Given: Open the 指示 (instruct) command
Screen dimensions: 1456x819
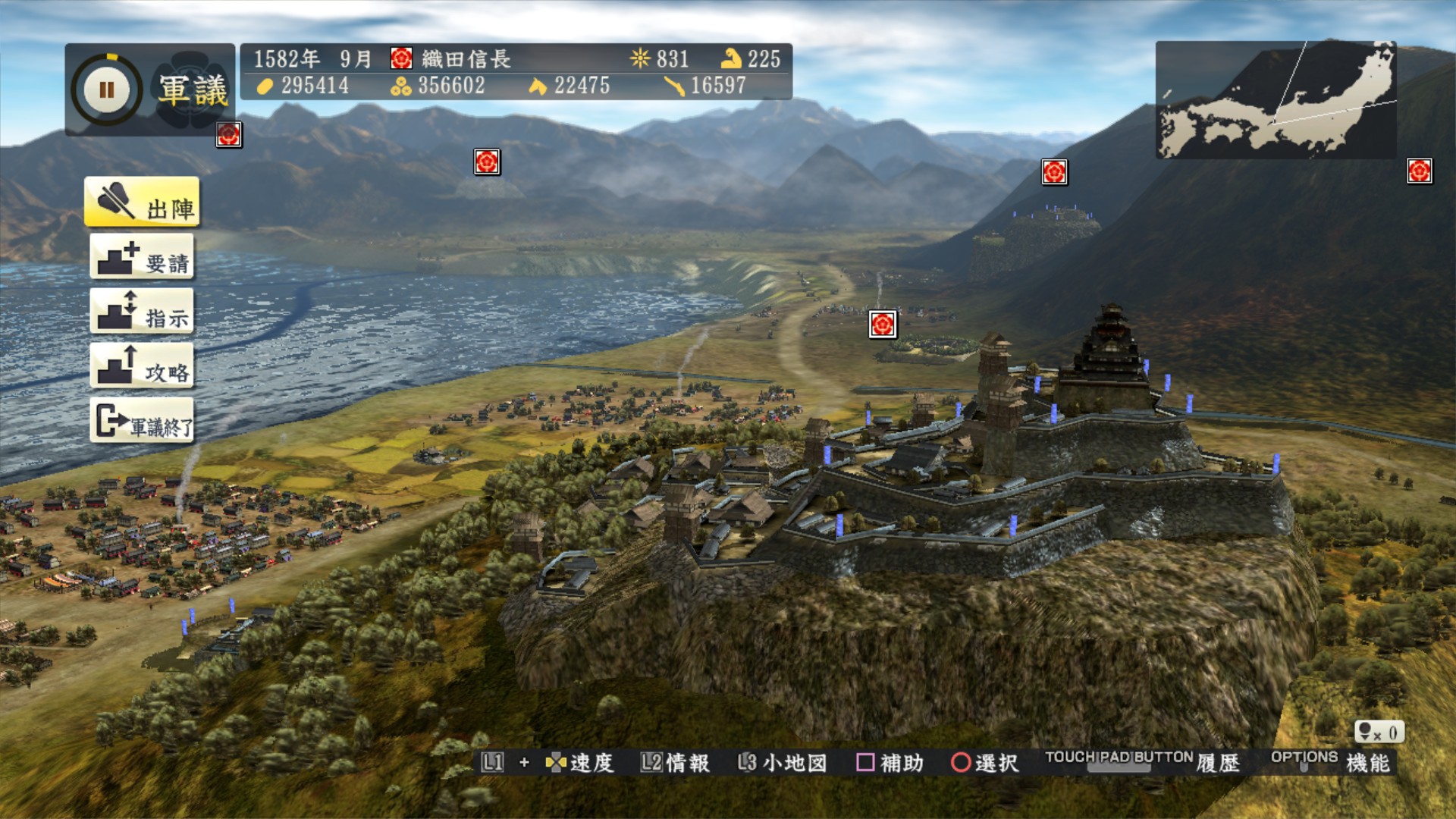Looking at the screenshot, I should click(x=142, y=312).
